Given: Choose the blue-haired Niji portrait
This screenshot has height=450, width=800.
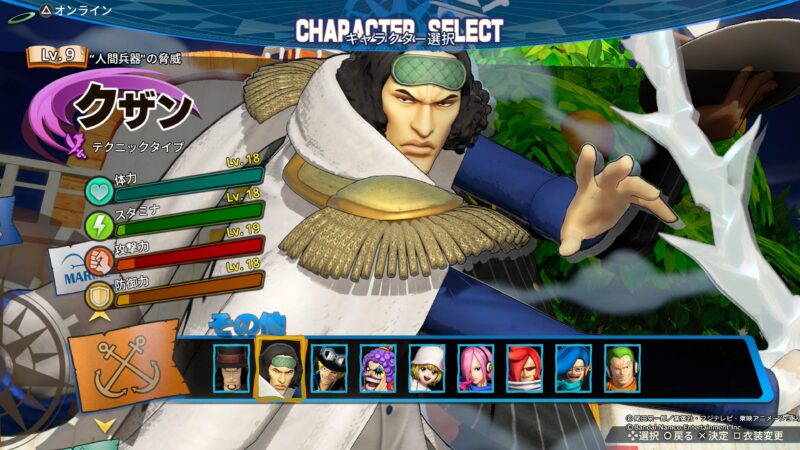Looking at the screenshot, I should pos(574,367).
